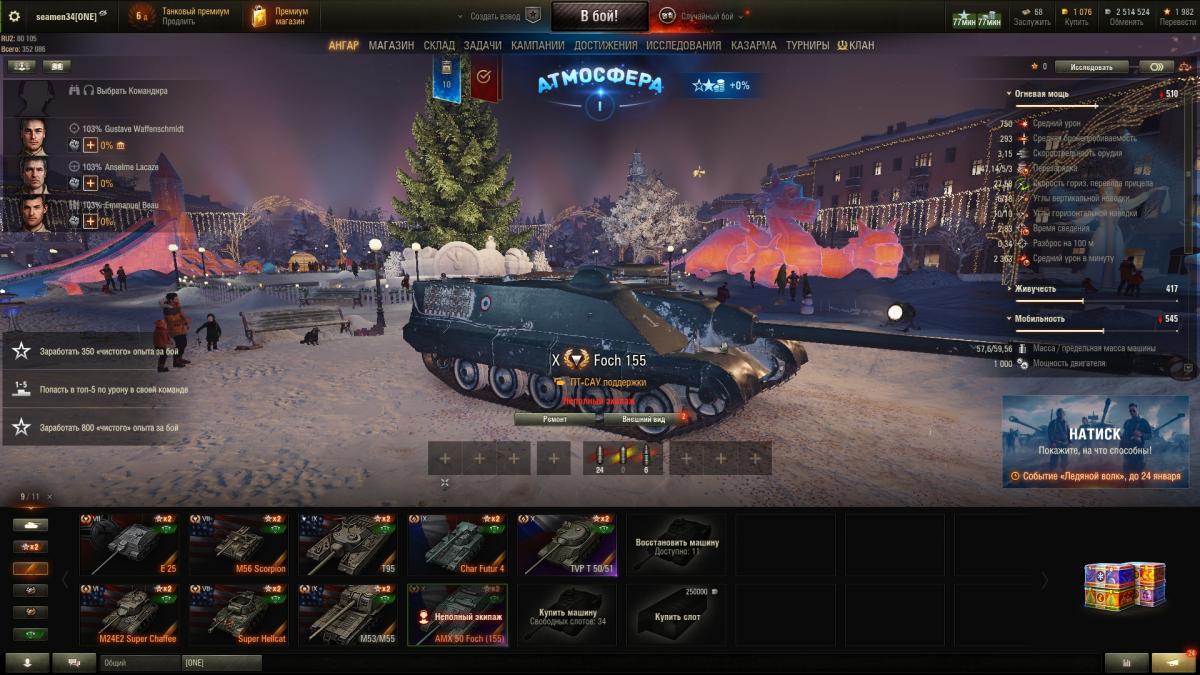Switch to the МАГАЗИН tab

391,45
